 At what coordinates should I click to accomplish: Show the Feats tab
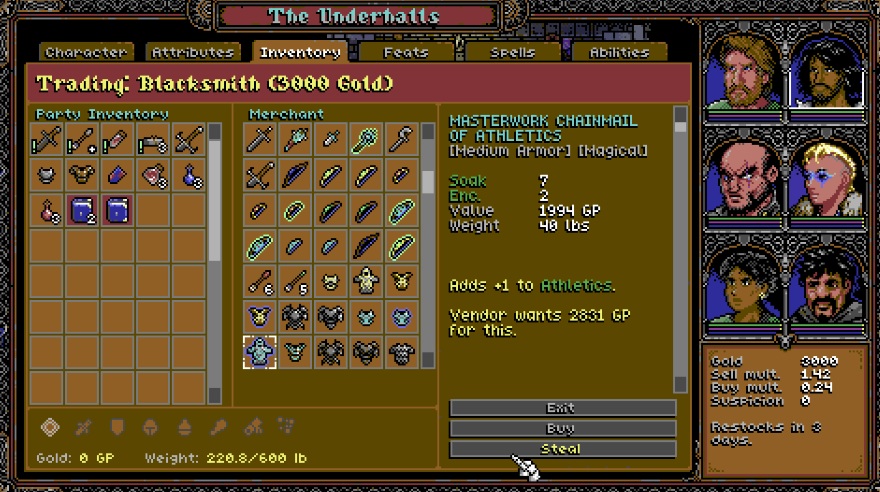405,52
